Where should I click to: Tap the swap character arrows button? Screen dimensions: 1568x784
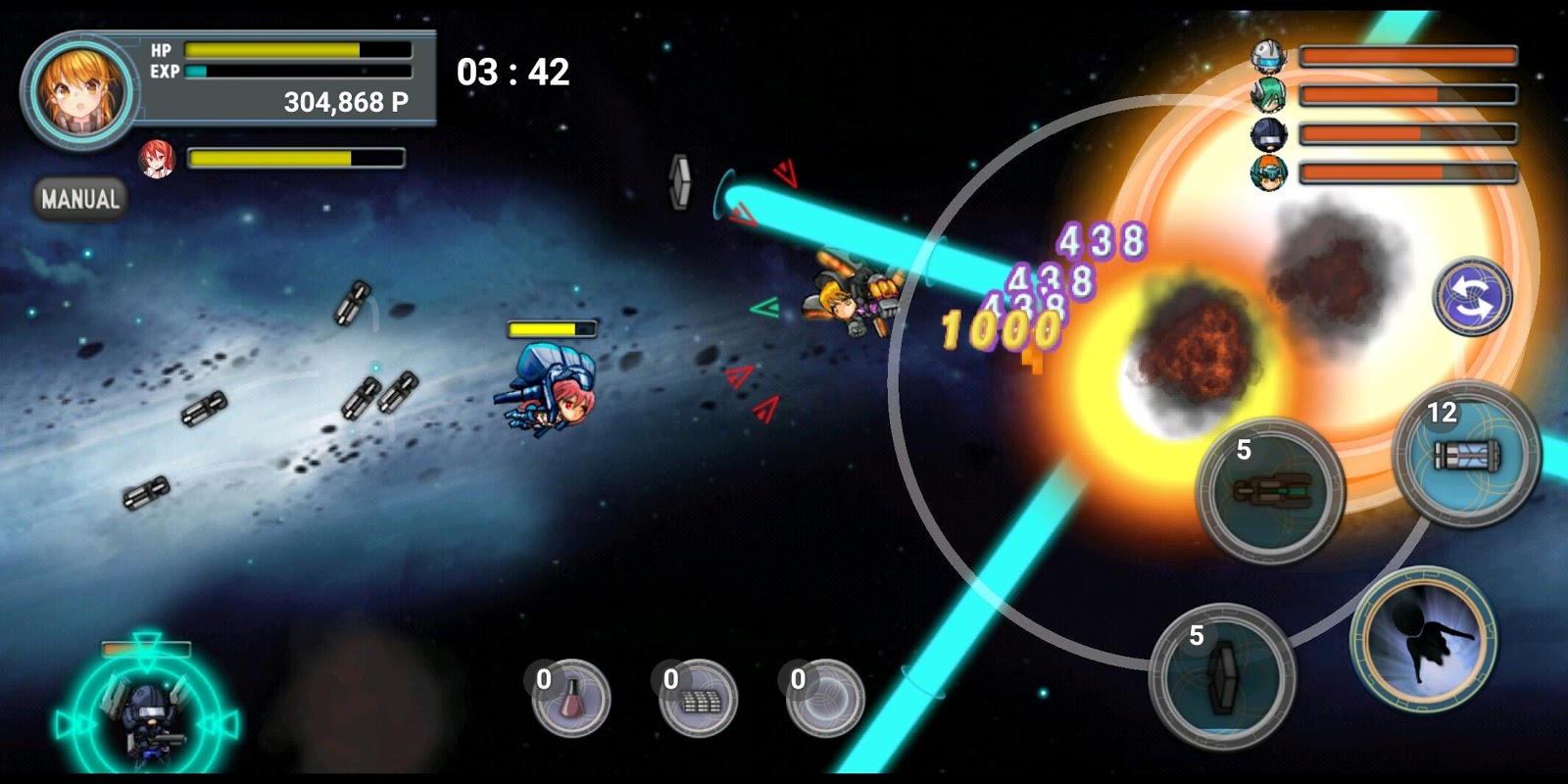1472,297
